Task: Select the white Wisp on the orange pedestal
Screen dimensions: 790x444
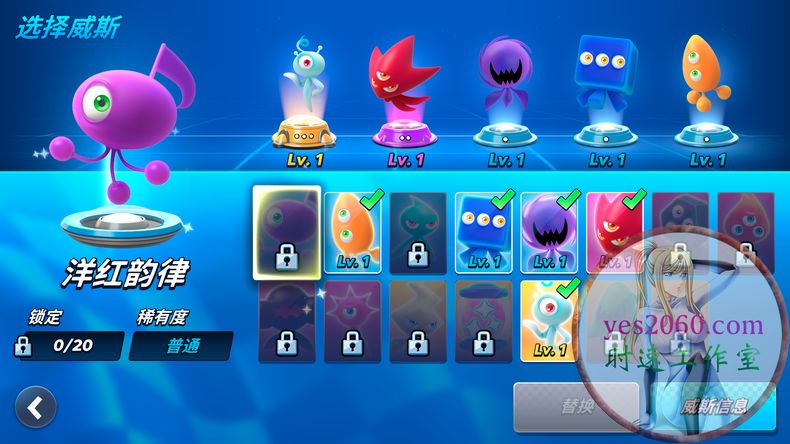Action: tap(307, 98)
